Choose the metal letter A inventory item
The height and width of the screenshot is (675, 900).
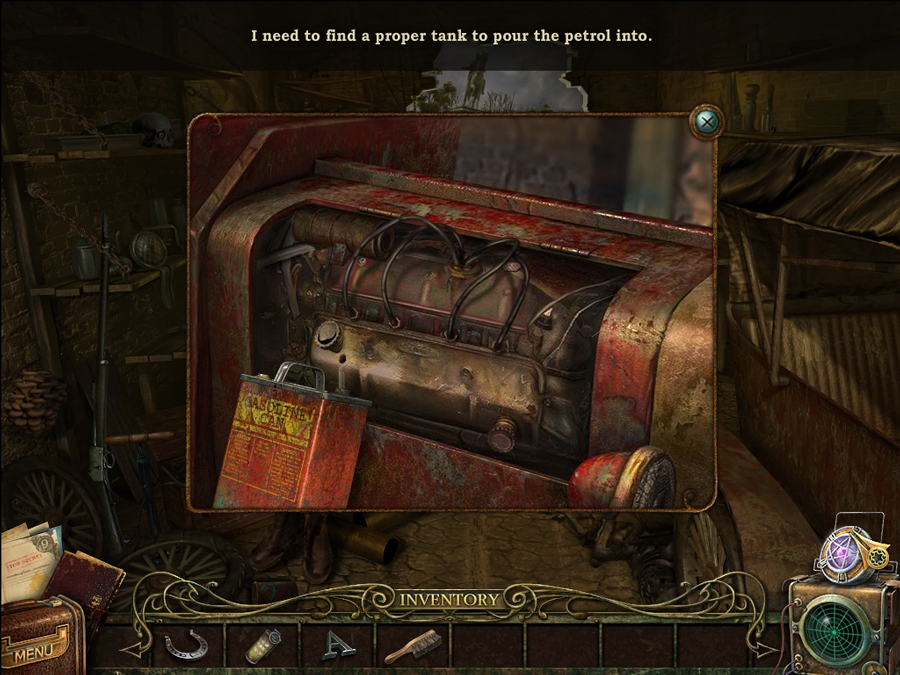click(338, 646)
